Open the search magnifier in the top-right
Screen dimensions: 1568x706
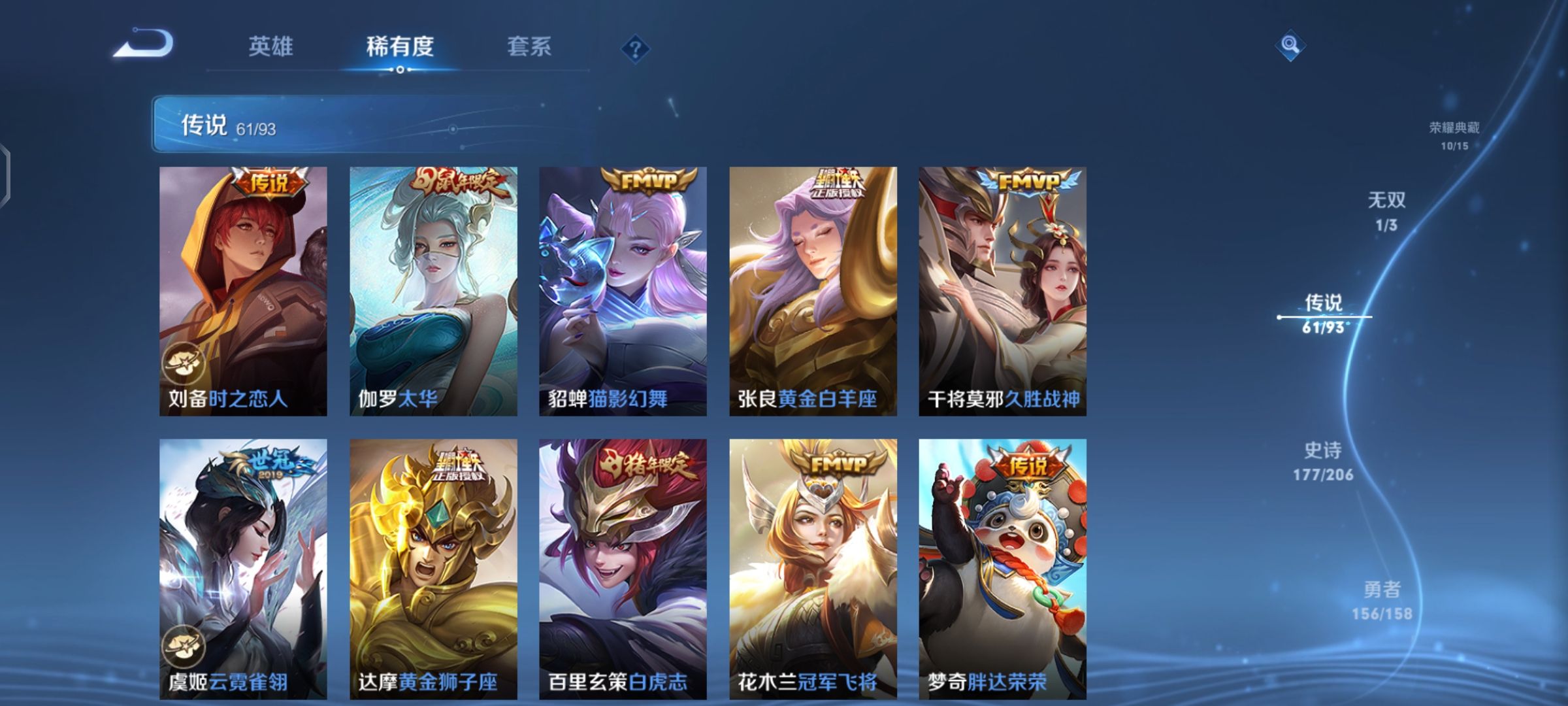pyautogui.click(x=1290, y=46)
